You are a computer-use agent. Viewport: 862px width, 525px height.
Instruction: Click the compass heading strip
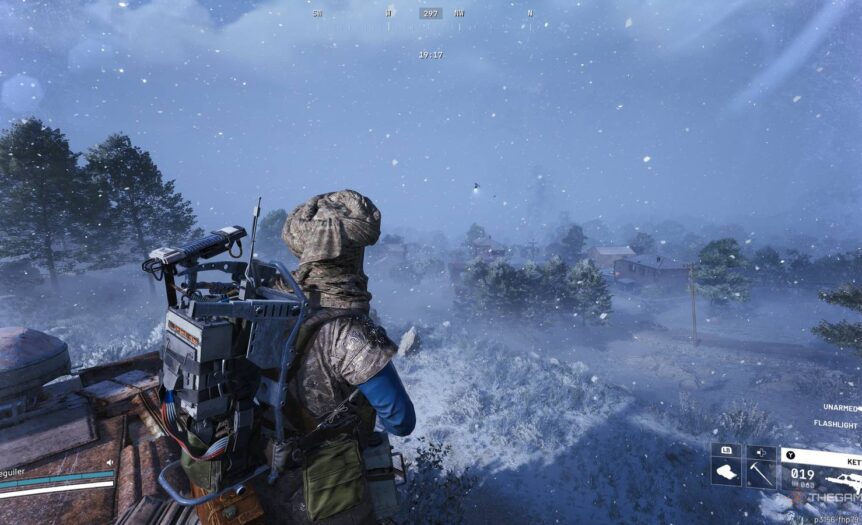tap(430, 14)
